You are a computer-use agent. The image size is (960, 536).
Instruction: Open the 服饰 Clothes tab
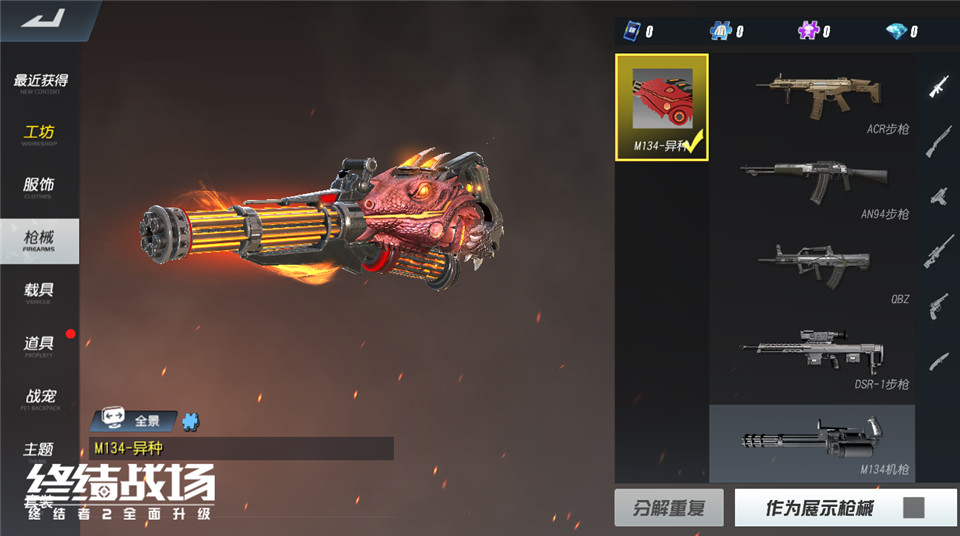pyautogui.click(x=40, y=187)
